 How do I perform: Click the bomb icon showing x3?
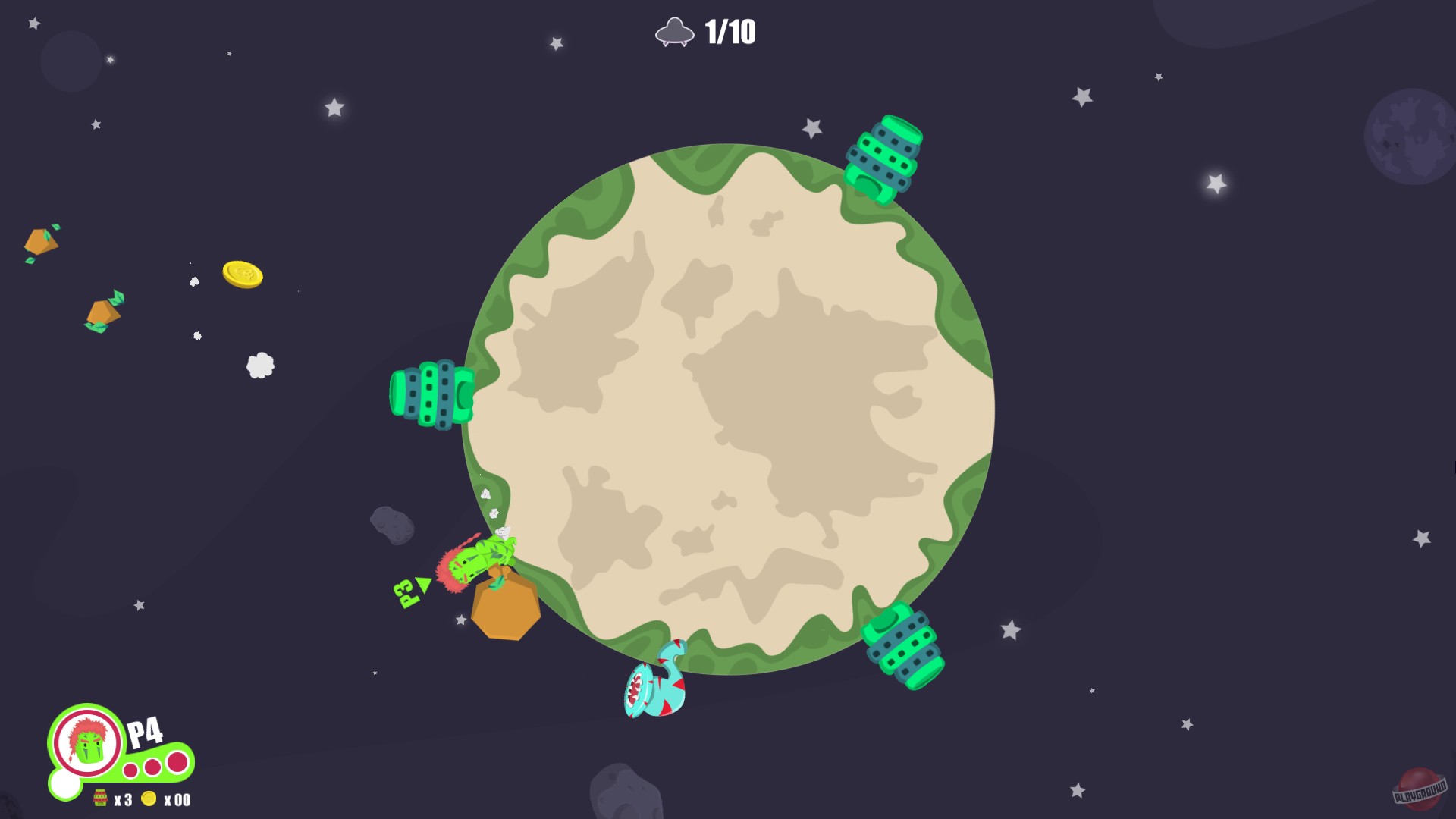(101, 799)
